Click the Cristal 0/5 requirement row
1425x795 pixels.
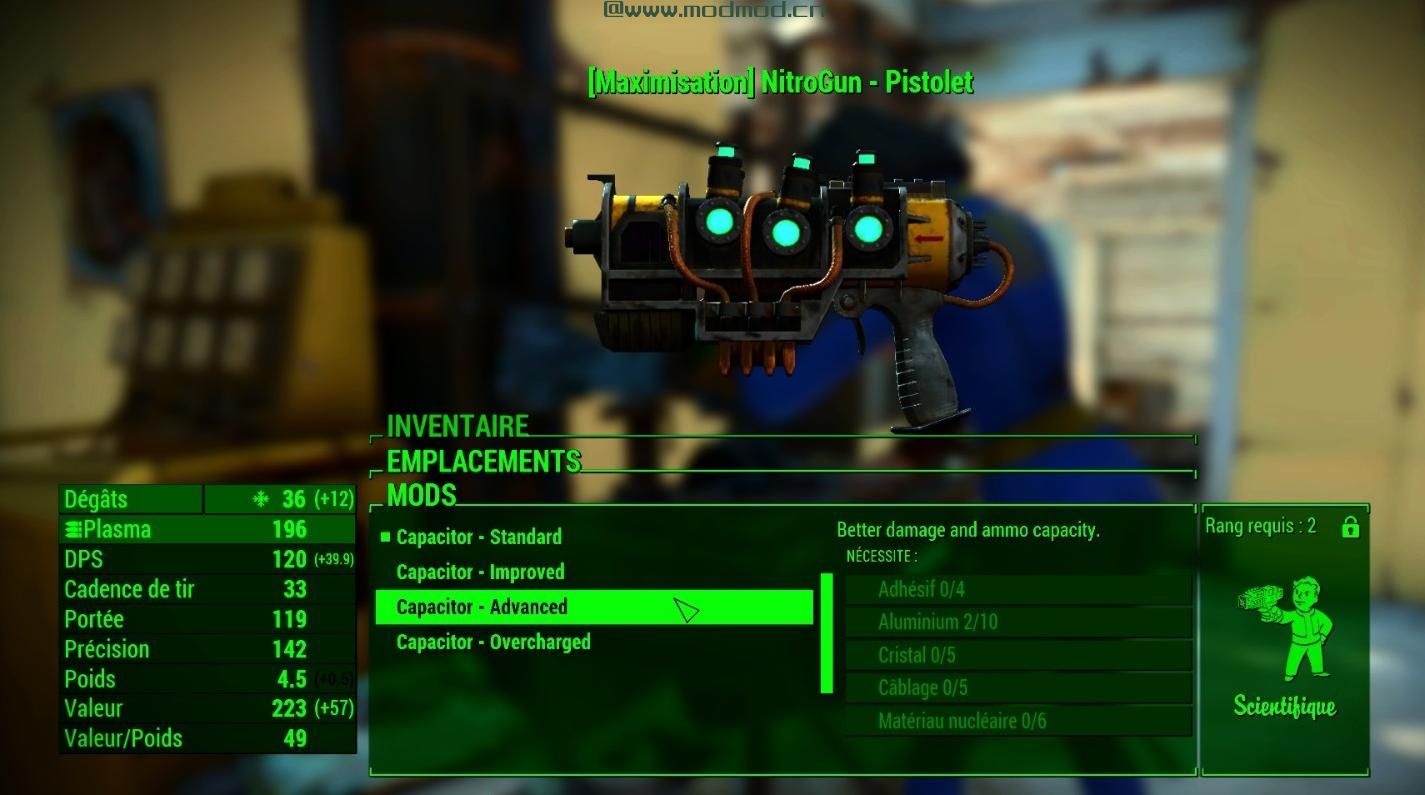[1018, 655]
